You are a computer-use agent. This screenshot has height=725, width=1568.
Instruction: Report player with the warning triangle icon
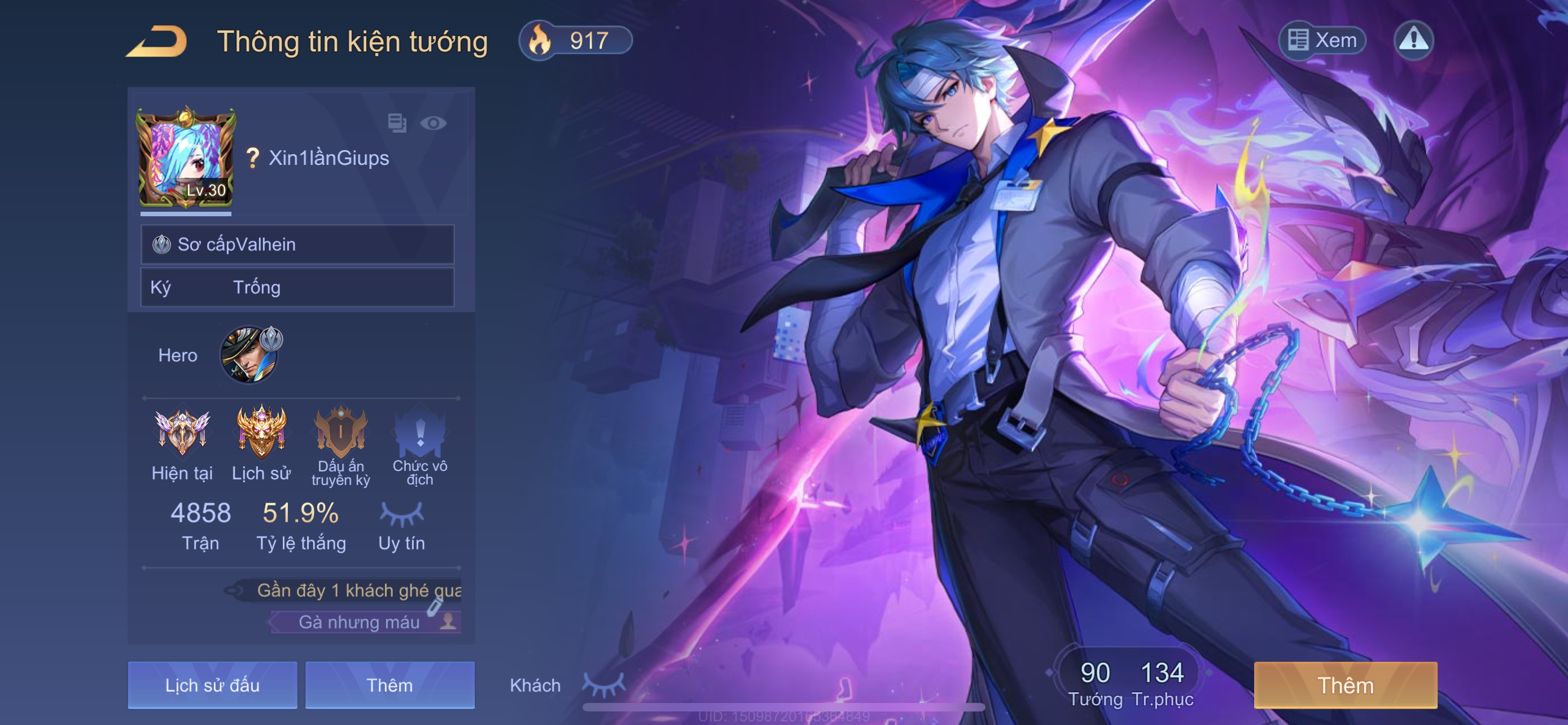[x=1413, y=41]
